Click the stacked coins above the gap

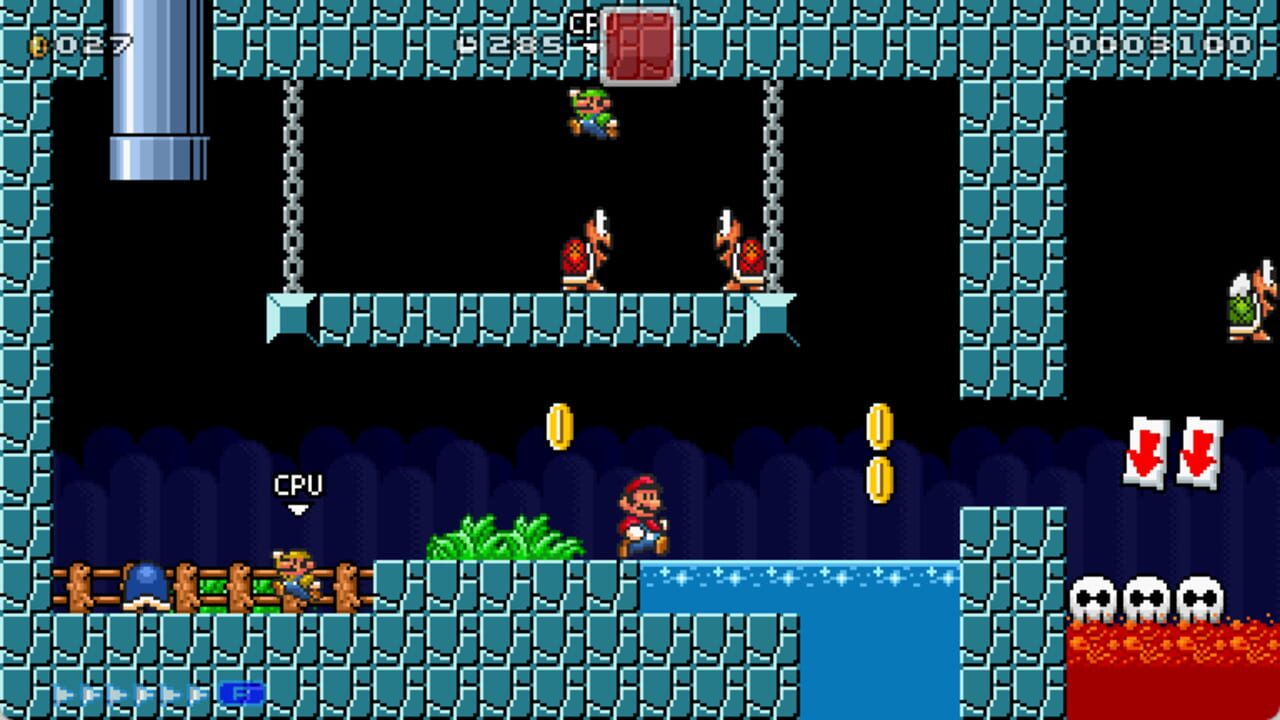coord(878,450)
